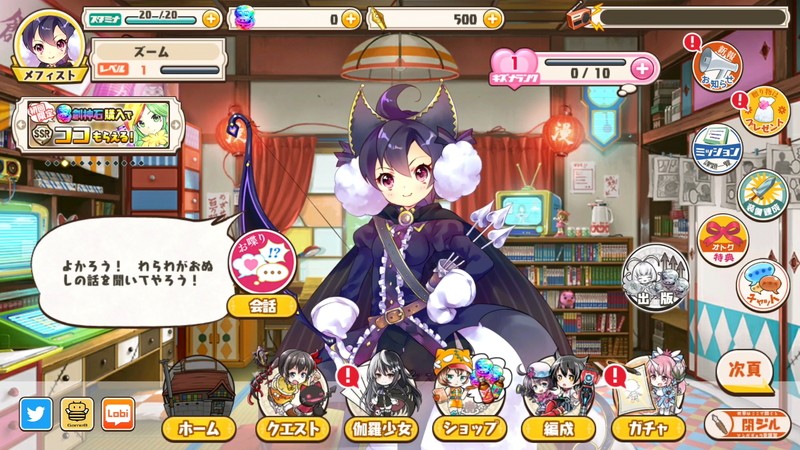This screenshot has height=450, width=800.
Task: Add gems using the plus button
Action: point(350,18)
